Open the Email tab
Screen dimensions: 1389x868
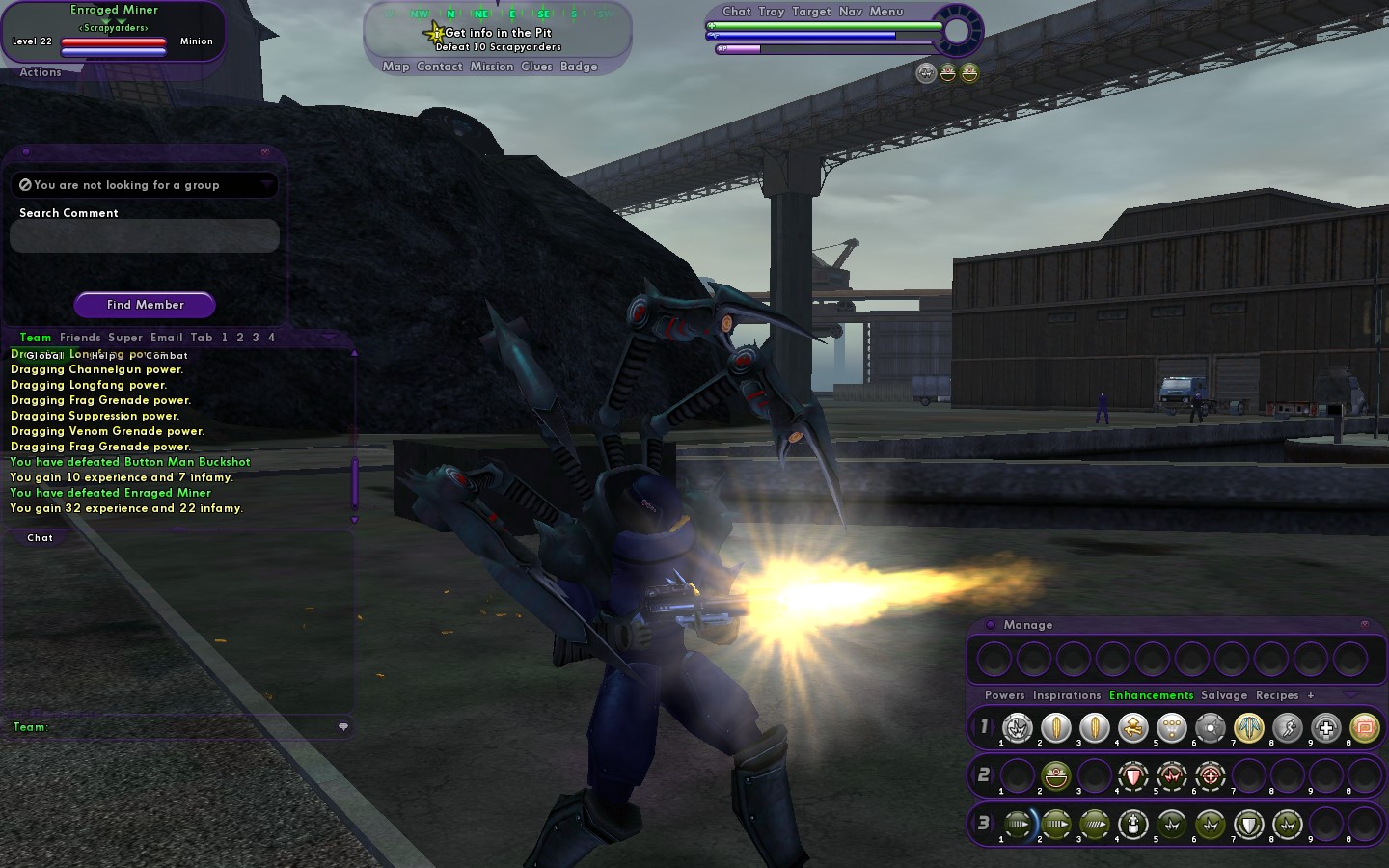pyautogui.click(x=166, y=338)
